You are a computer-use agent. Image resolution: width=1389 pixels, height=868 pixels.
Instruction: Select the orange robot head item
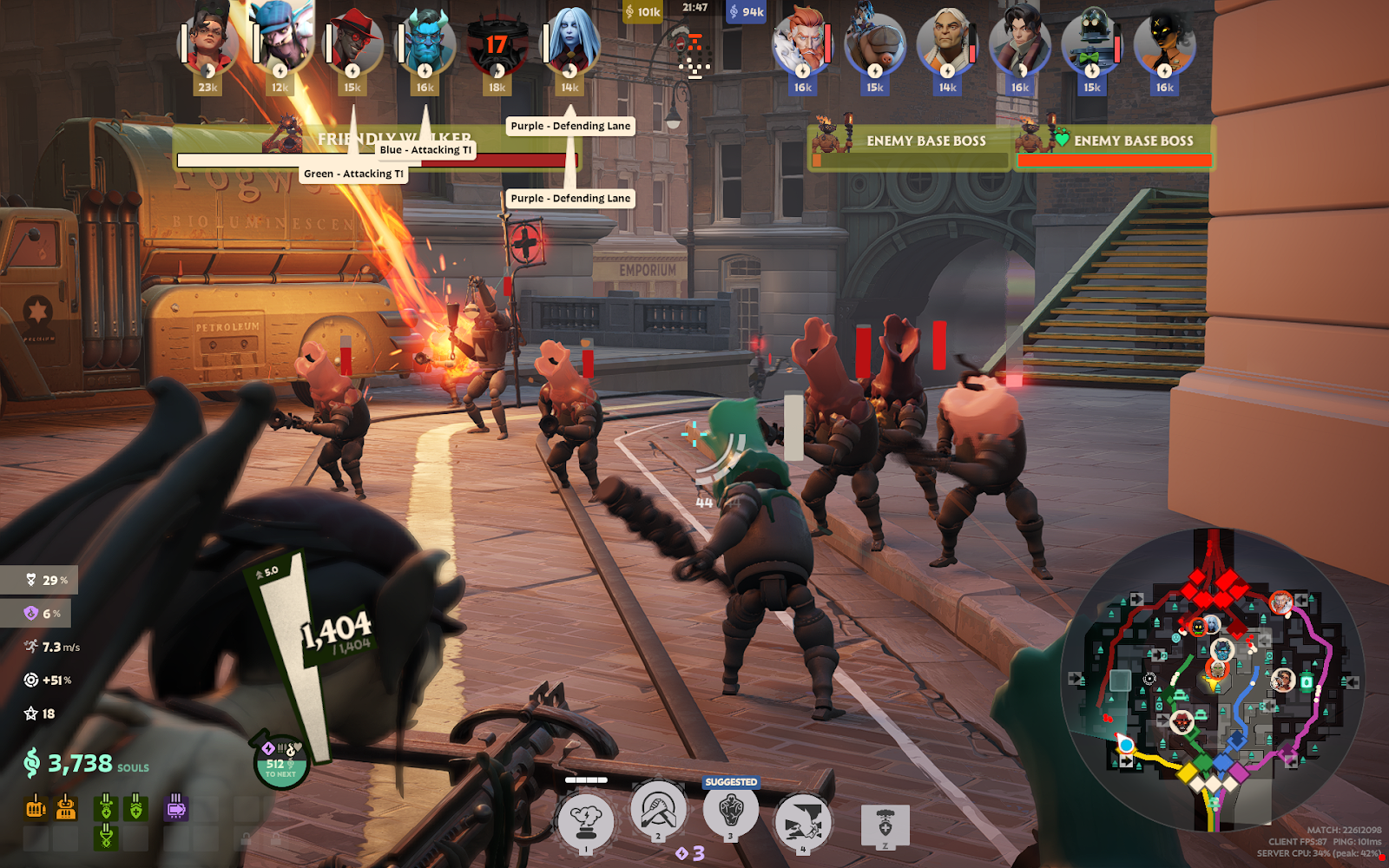[x=66, y=808]
